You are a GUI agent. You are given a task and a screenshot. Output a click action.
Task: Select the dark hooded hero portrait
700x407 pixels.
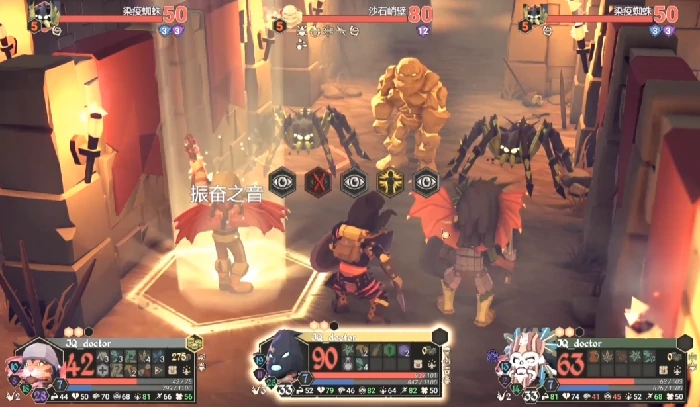(x=285, y=357)
